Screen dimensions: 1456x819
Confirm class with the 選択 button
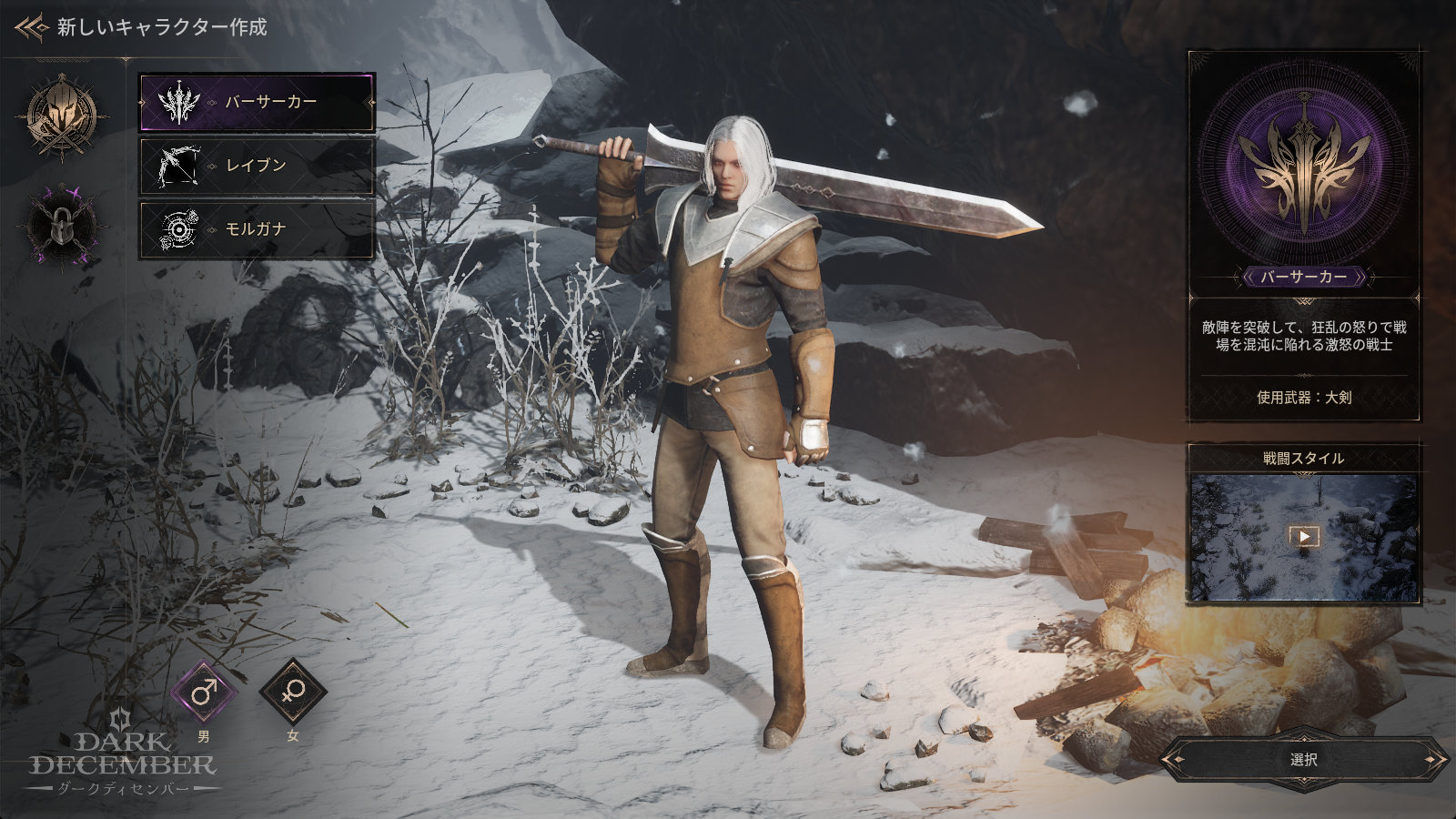[1303, 760]
